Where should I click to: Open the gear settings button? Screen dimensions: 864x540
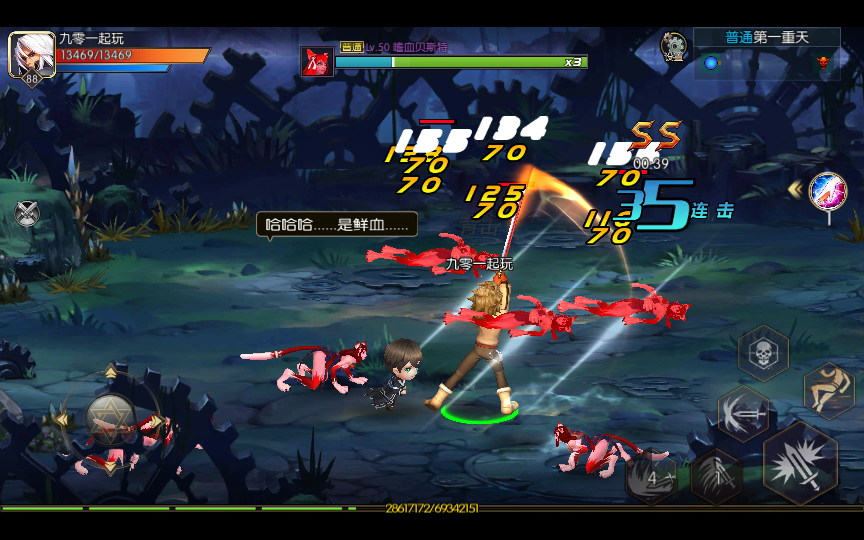point(674,46)
